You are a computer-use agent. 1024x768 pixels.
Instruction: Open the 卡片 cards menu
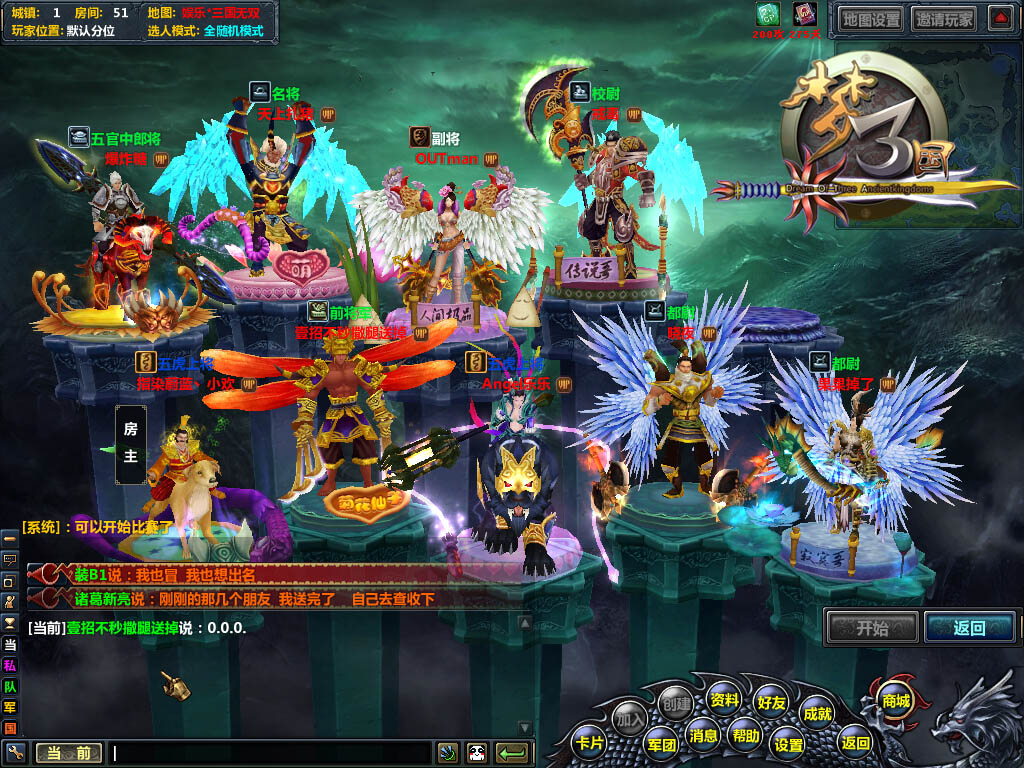coord(590,743)
